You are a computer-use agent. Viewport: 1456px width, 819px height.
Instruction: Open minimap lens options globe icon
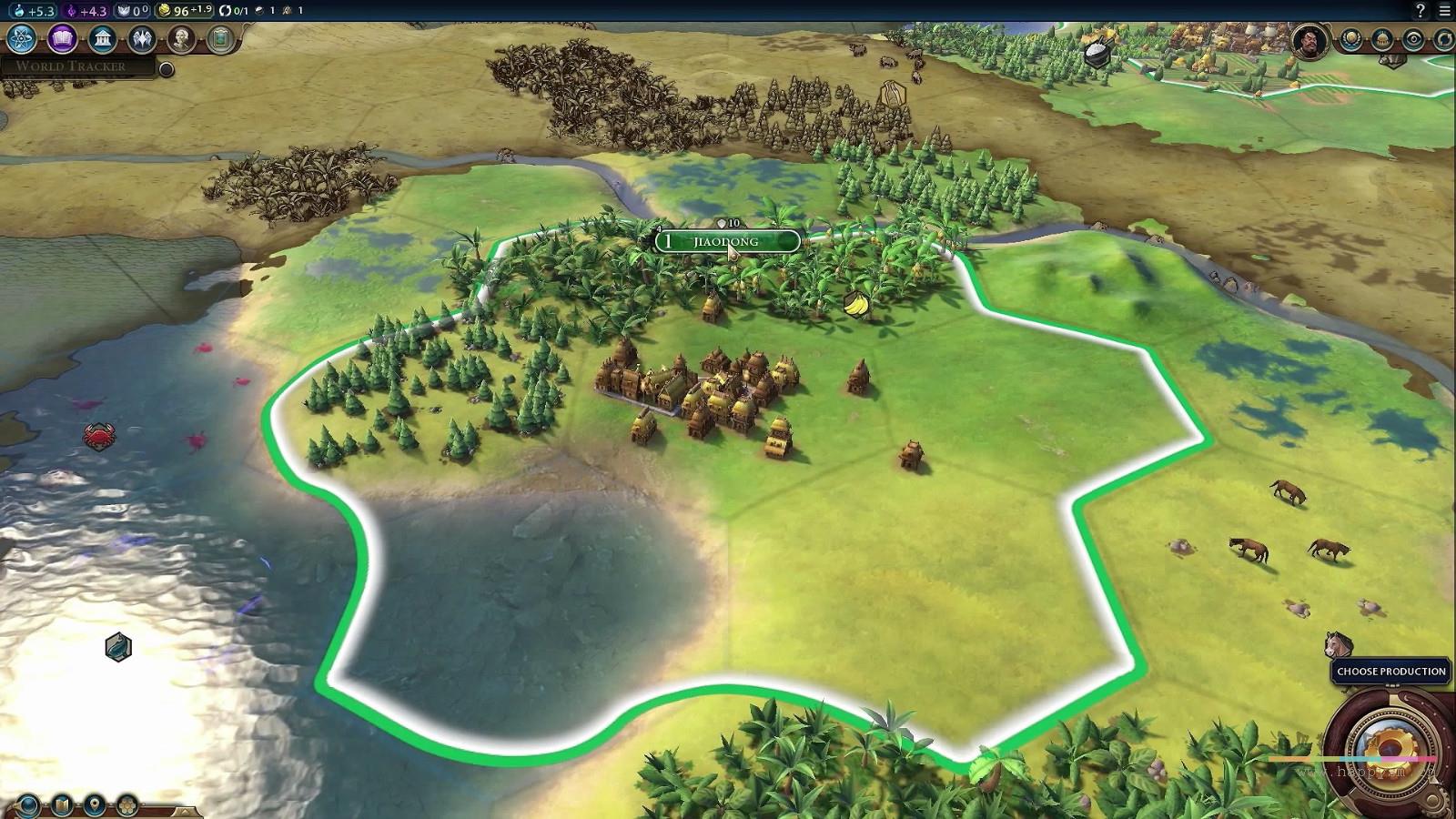28,806
